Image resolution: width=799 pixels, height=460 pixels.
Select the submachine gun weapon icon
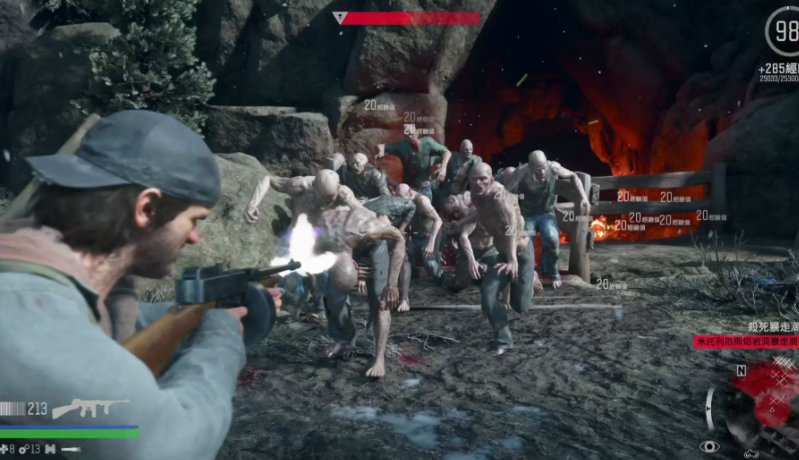[x=90, y=408]
